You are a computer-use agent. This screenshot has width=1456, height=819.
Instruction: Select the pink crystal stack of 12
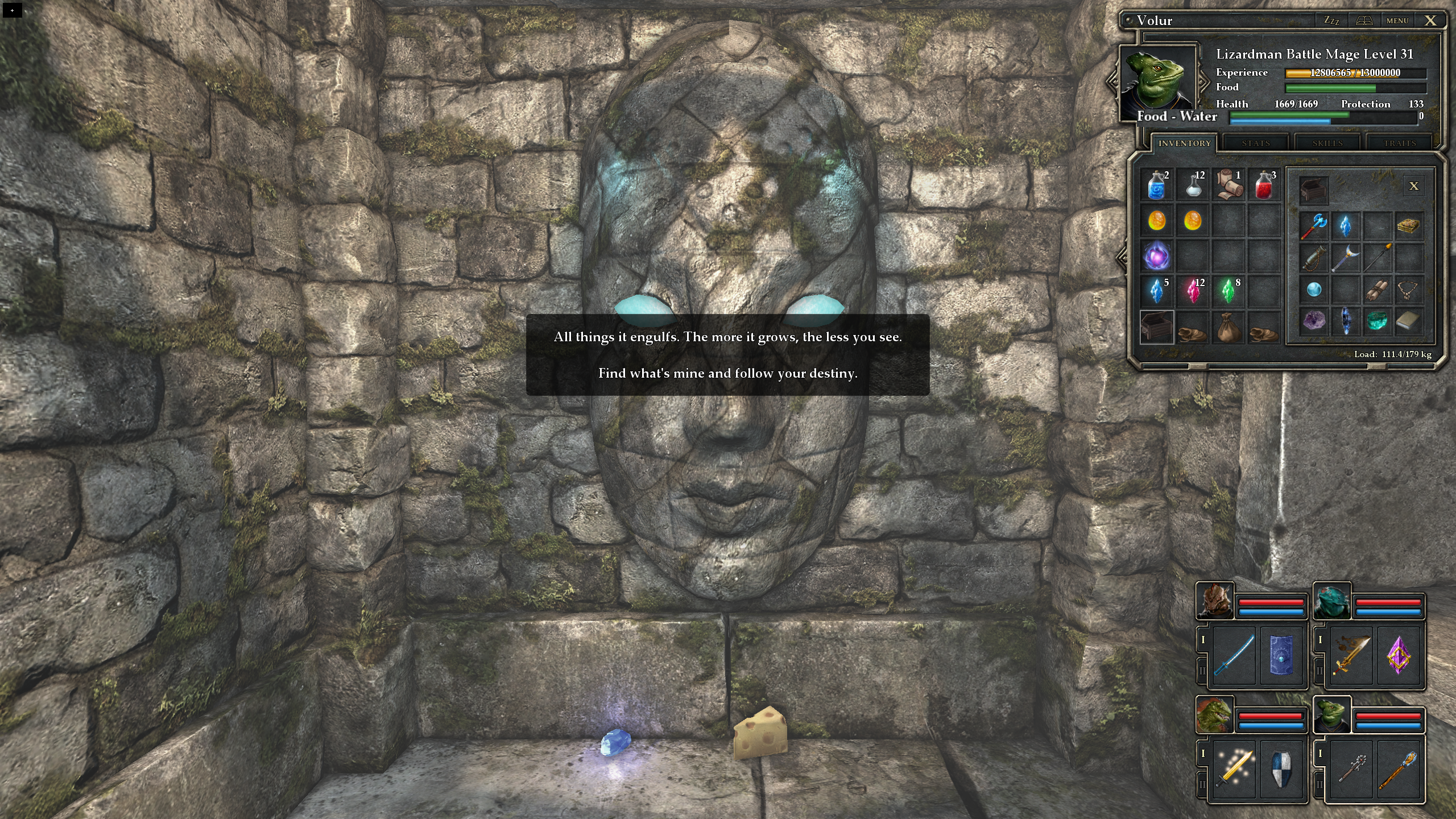click(1193, 291)
